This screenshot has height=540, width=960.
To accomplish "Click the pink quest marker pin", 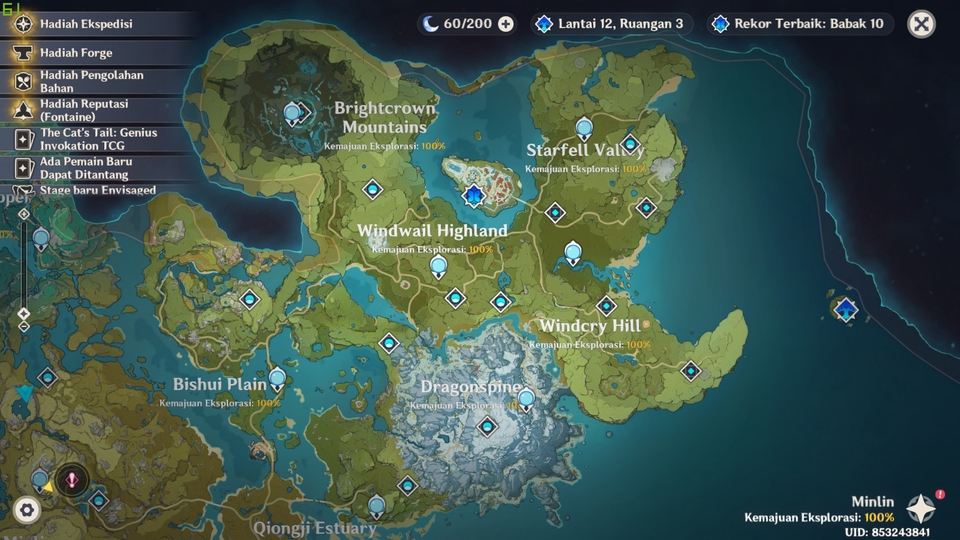I will (72, 480).
